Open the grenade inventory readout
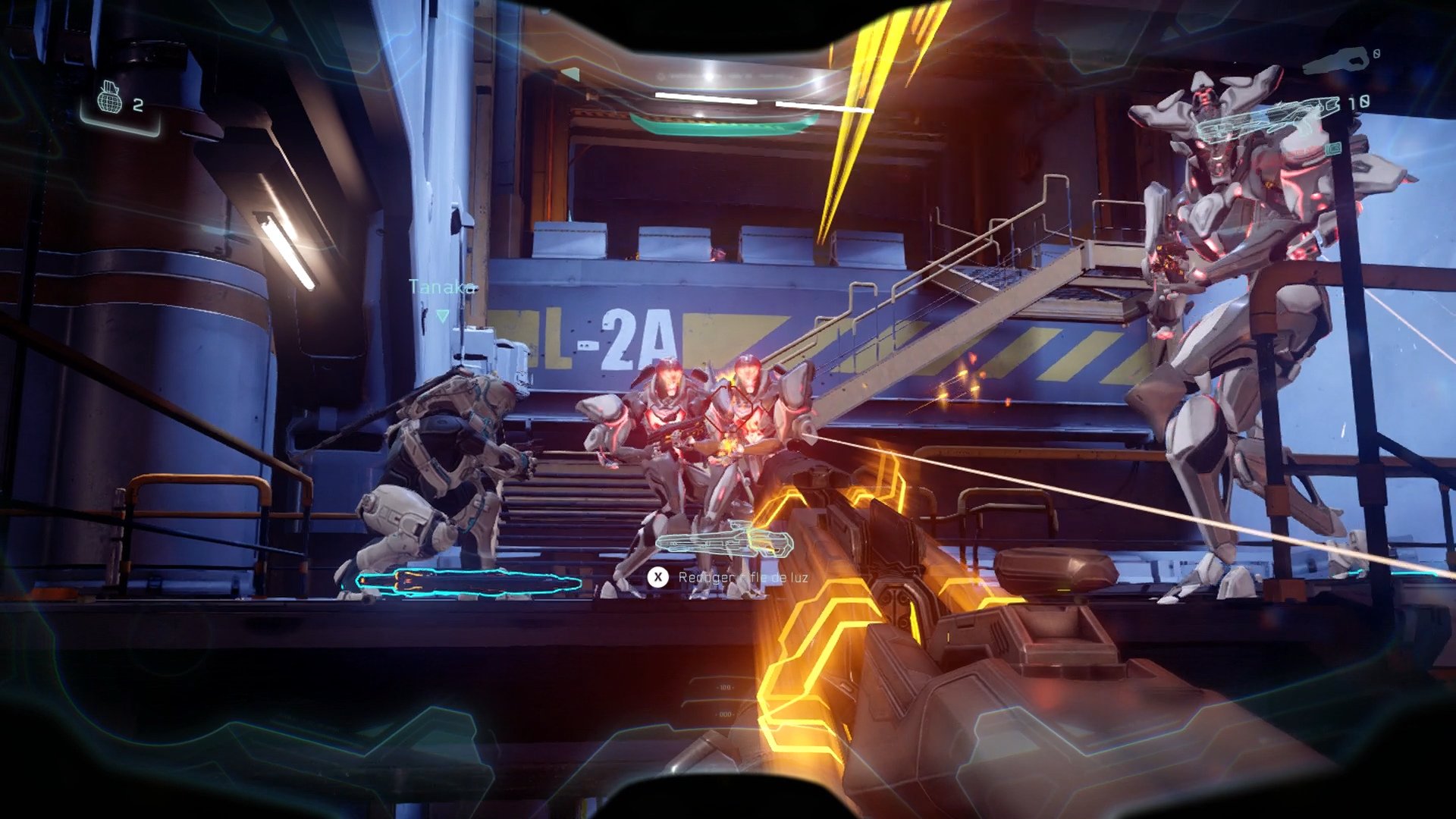This screenshot has height=819, width=1456. click(121, 101)
